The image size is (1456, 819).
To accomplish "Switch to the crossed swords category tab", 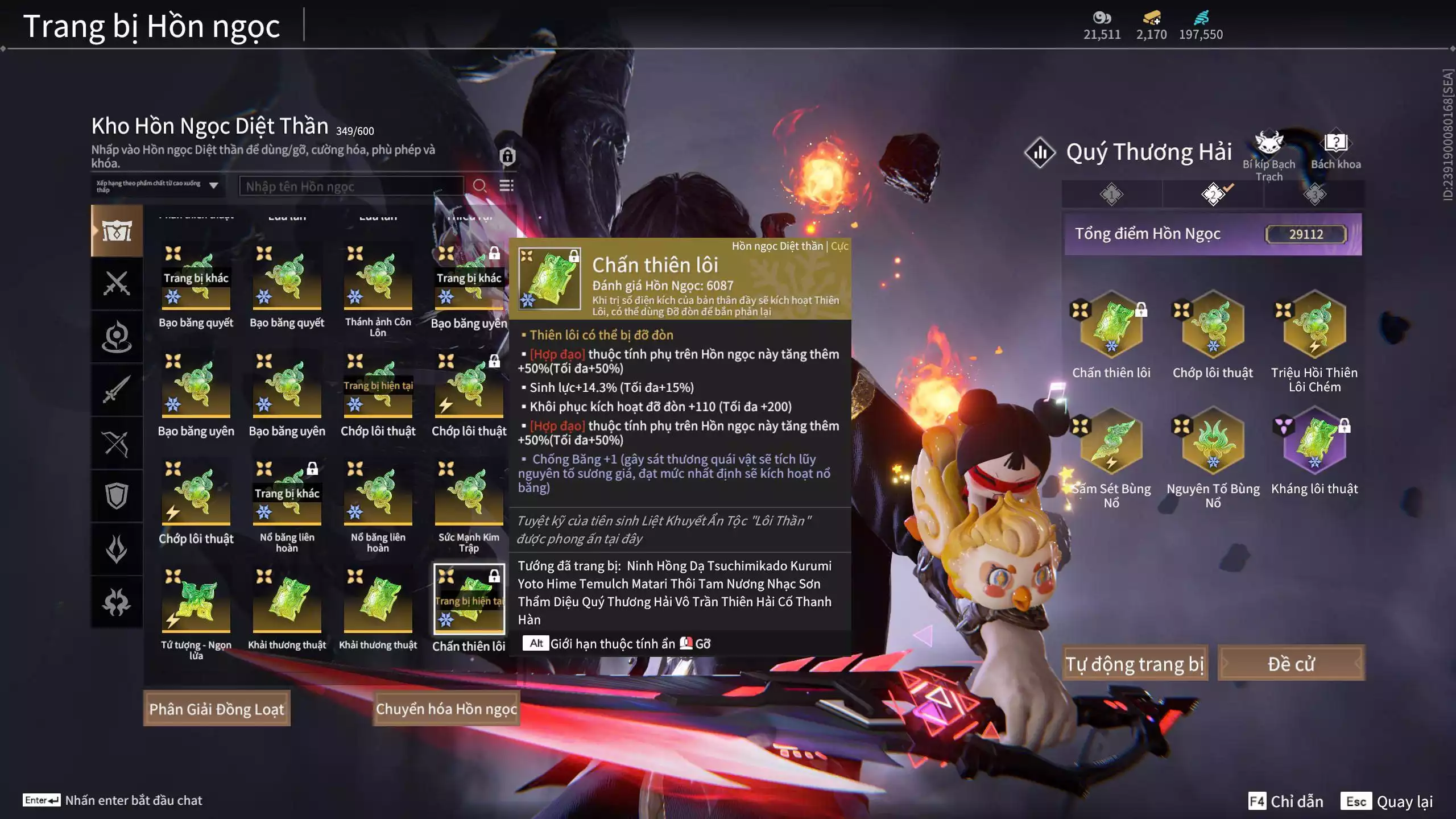I will coord(117,283).
